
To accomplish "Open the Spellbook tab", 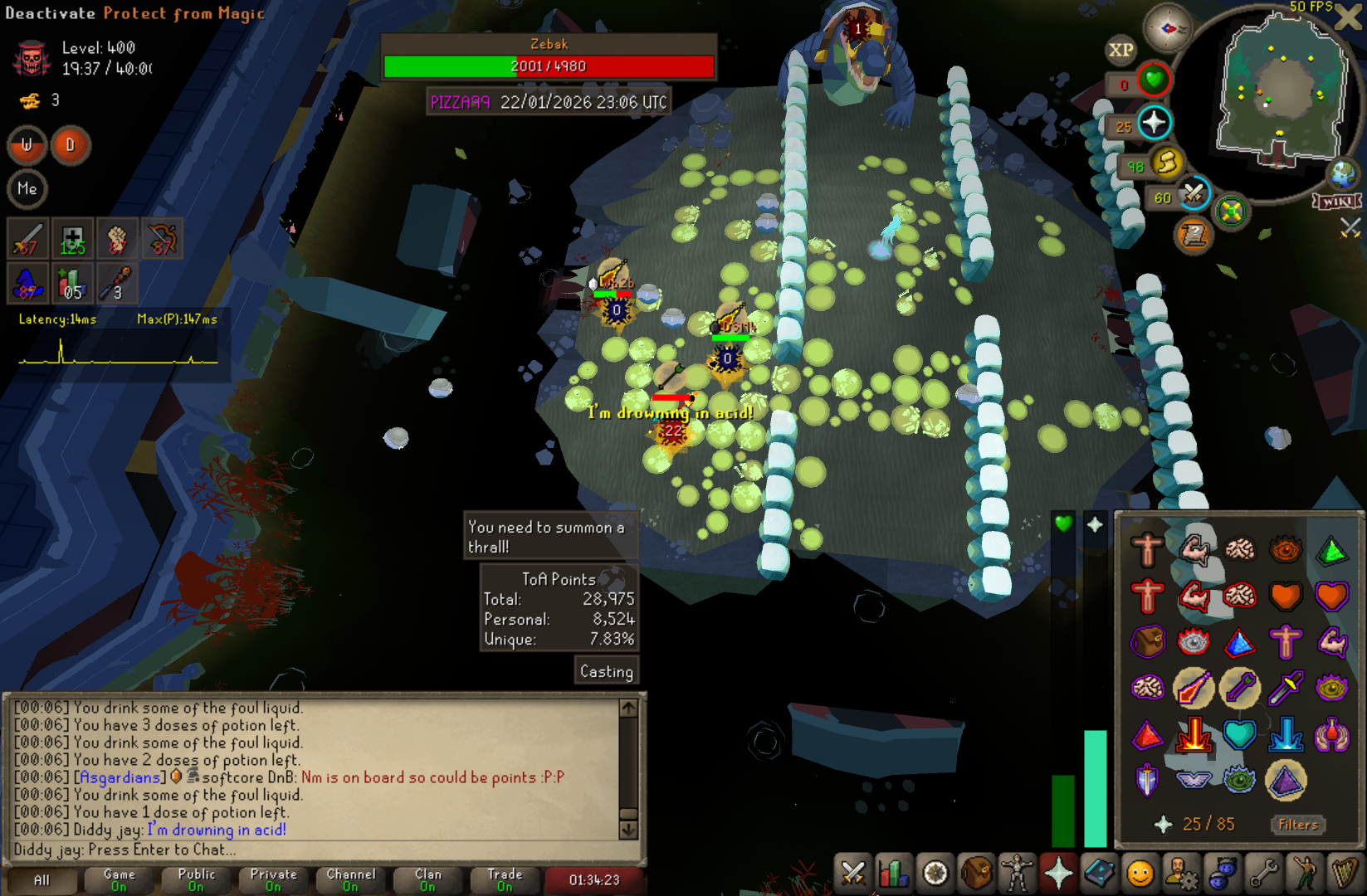I will [x=1100, y=873].
